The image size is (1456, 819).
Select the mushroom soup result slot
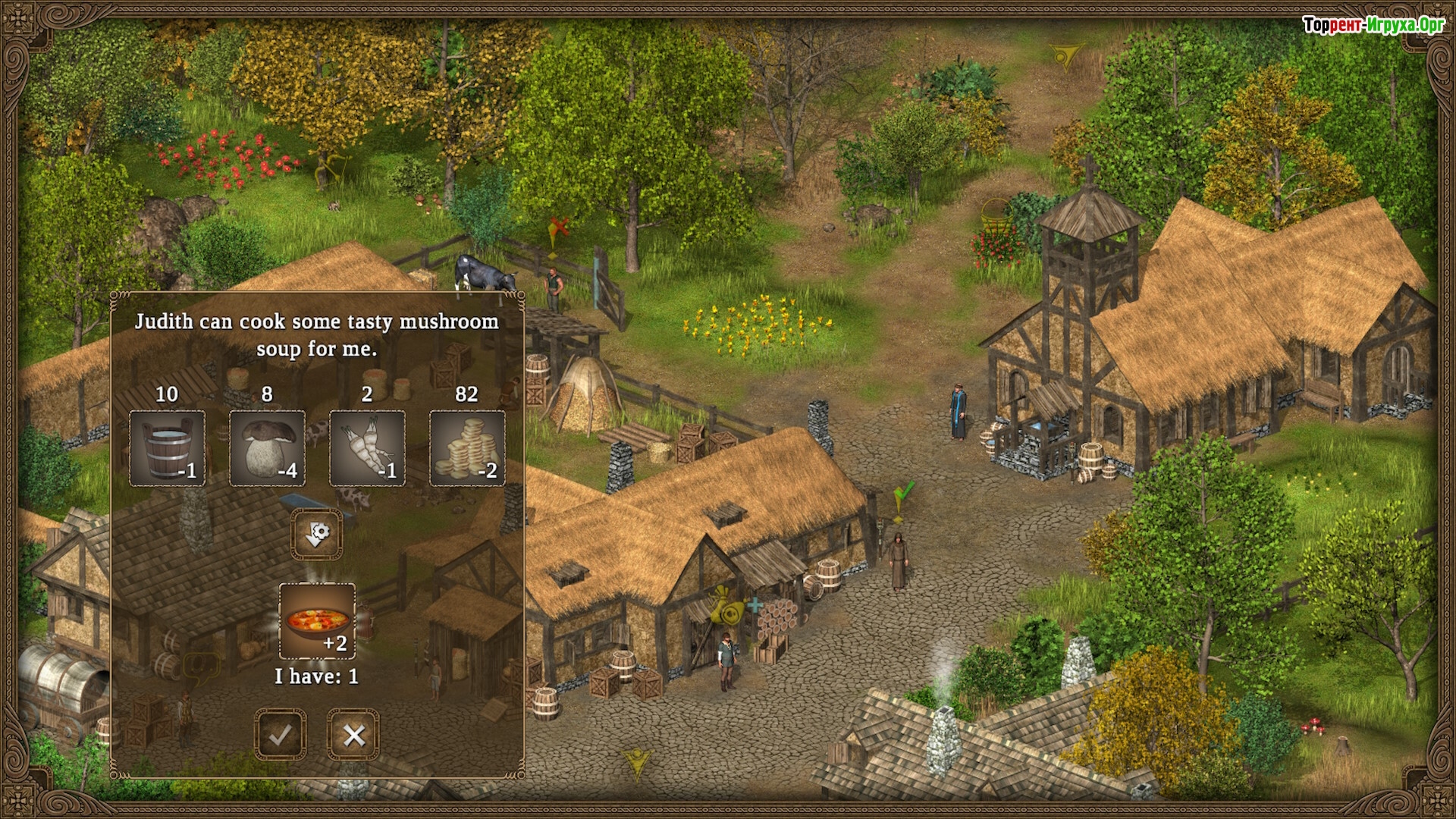pyautogui.click(x=317, y=621)
